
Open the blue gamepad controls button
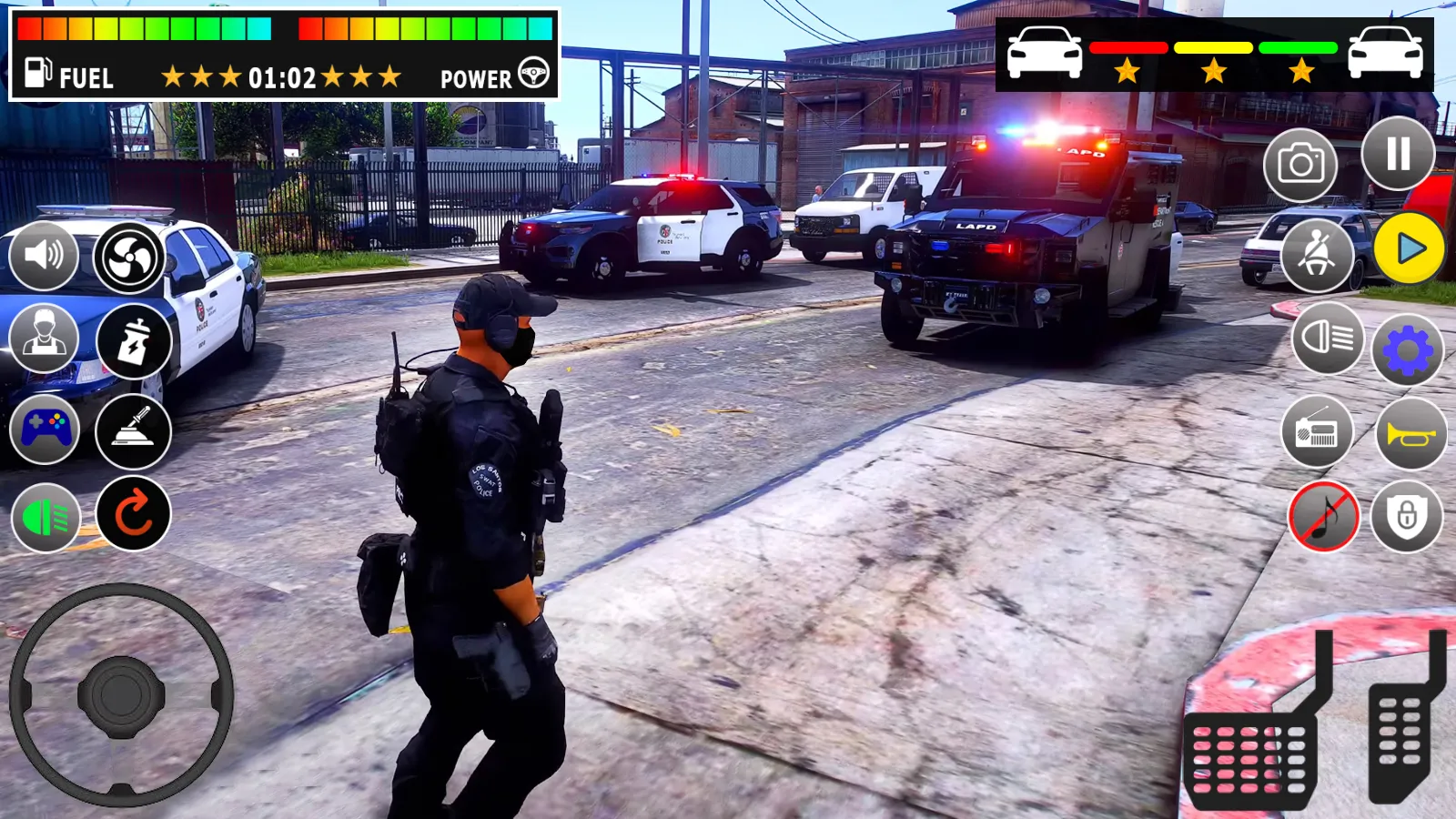coord(45,429)
